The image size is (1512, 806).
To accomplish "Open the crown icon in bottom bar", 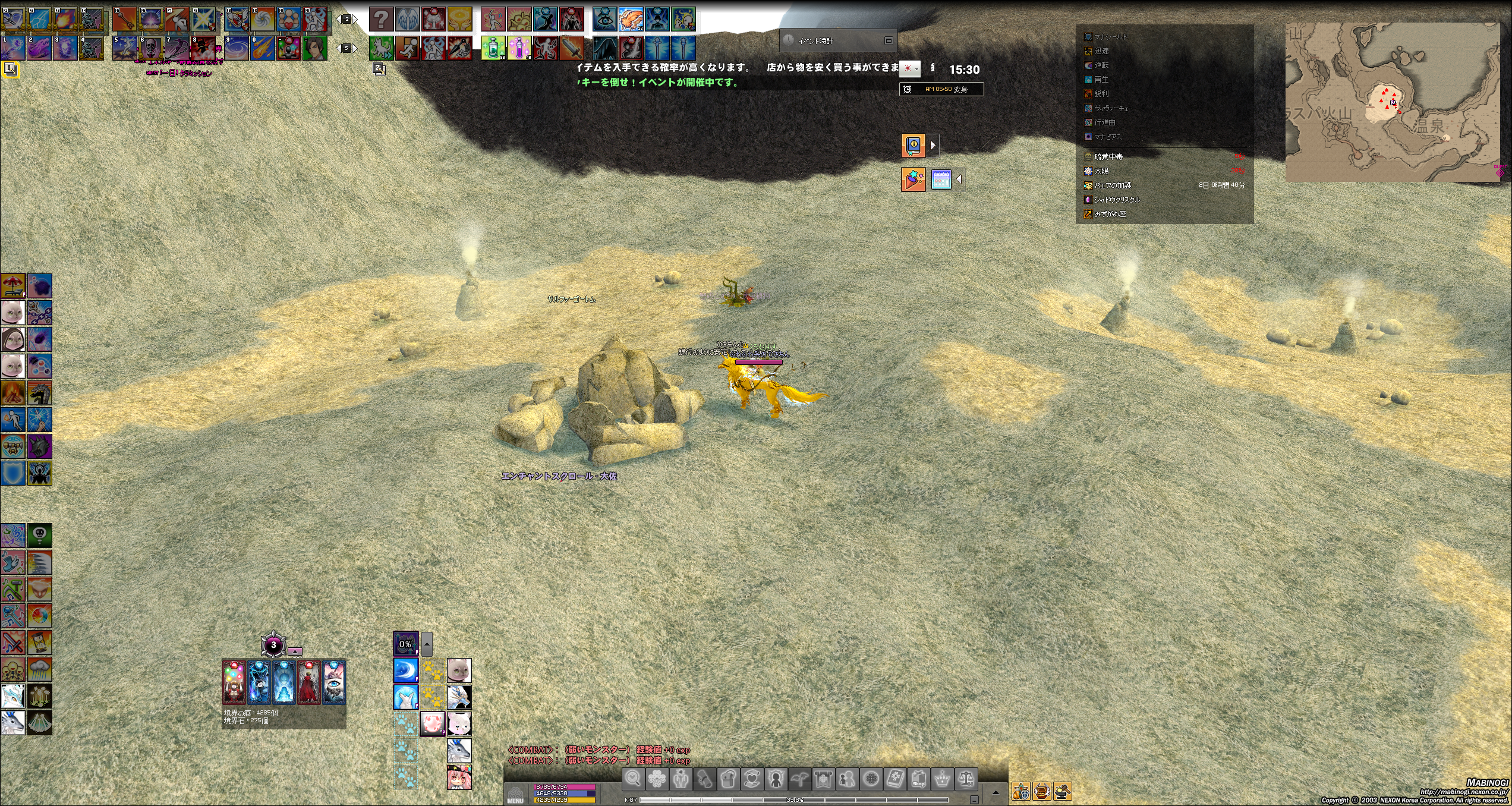I will click(x=942, y=779).
